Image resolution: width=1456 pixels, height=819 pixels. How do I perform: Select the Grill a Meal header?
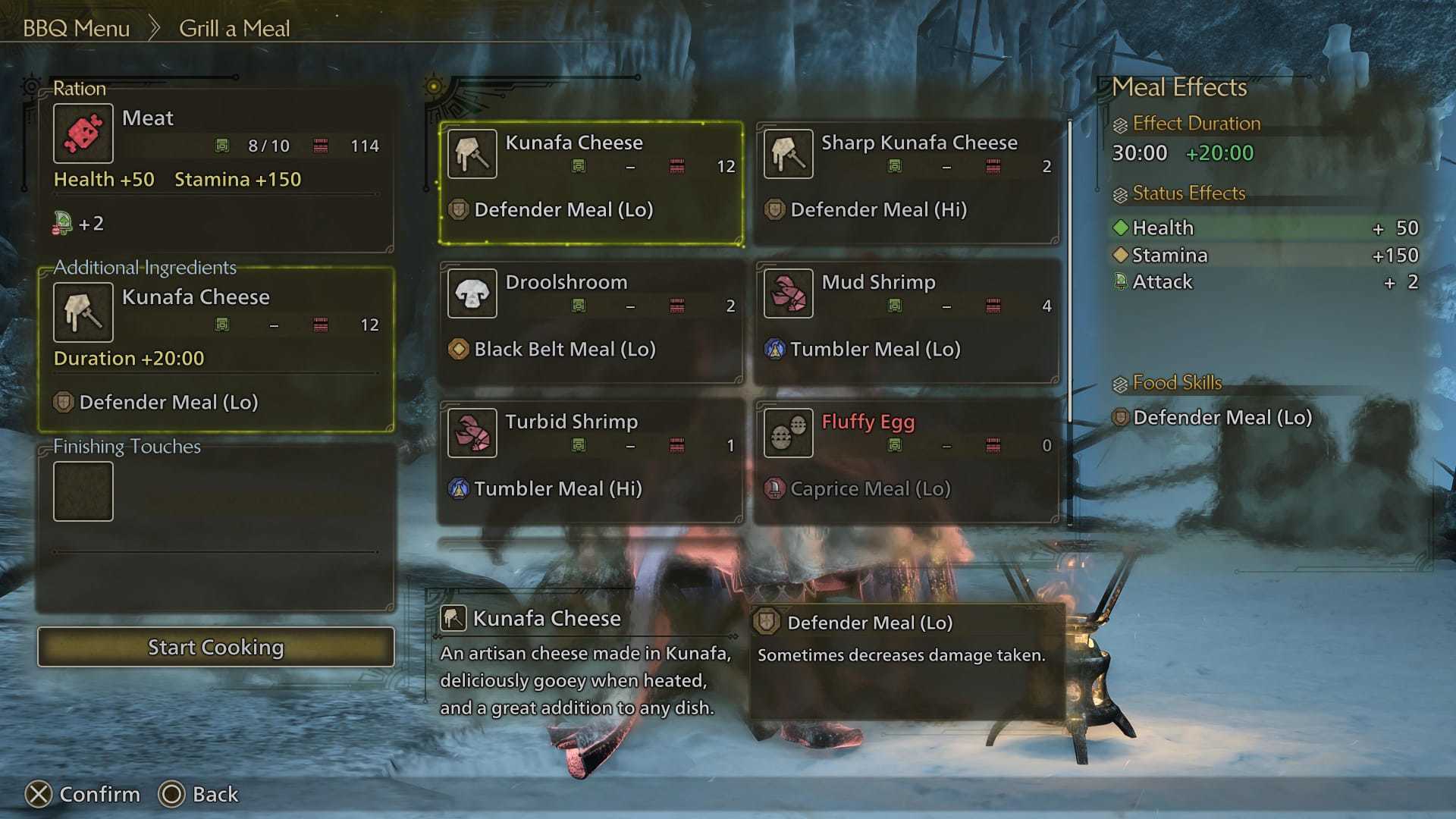click(234, 28)
